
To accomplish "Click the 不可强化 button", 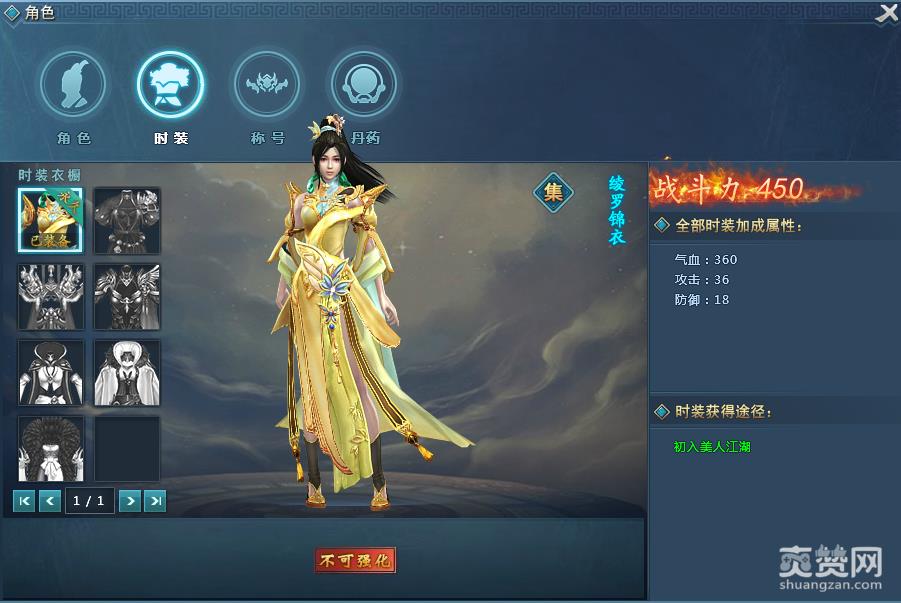I will 355,560.
